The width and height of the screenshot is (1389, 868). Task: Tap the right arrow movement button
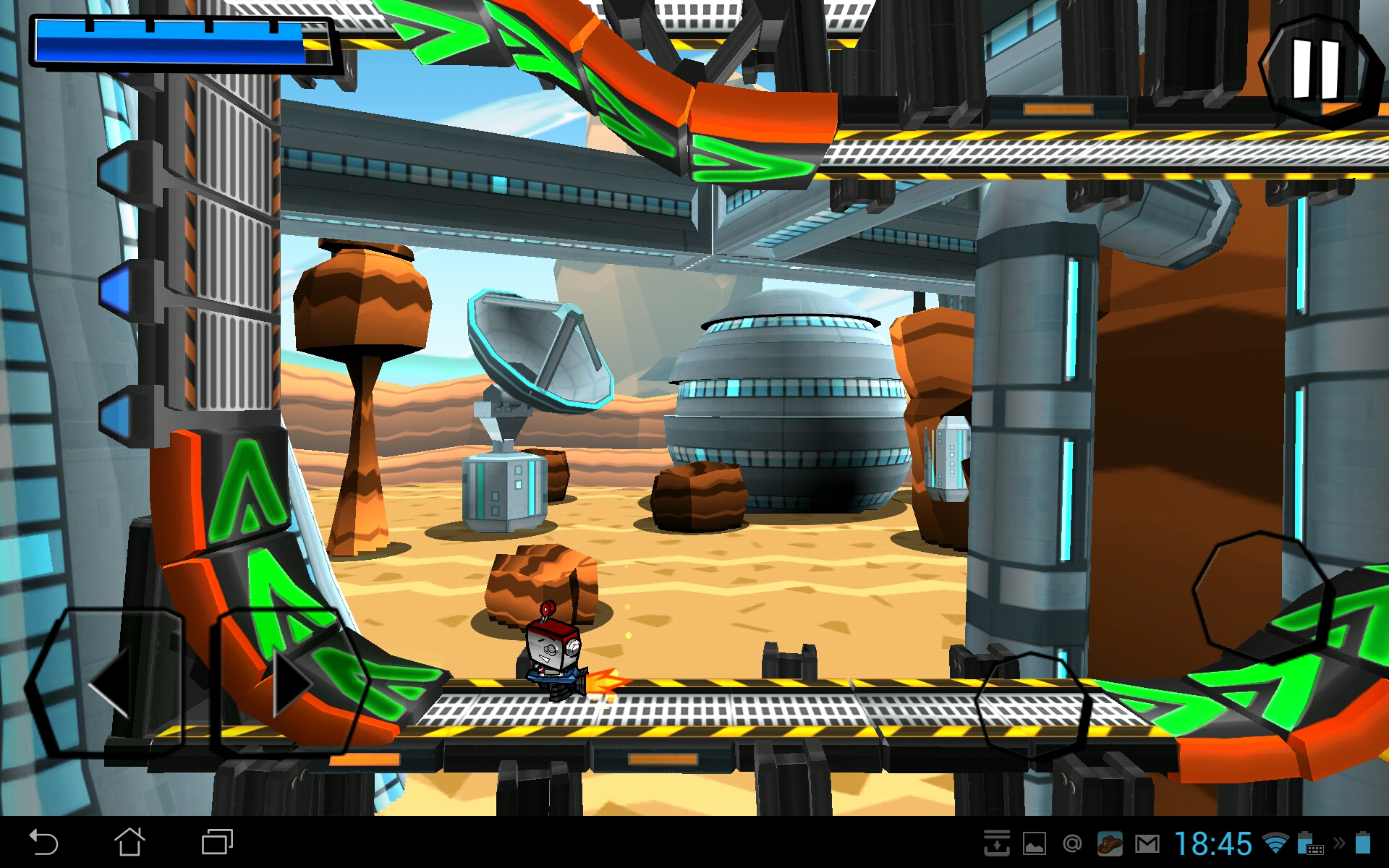pos(291,682)
